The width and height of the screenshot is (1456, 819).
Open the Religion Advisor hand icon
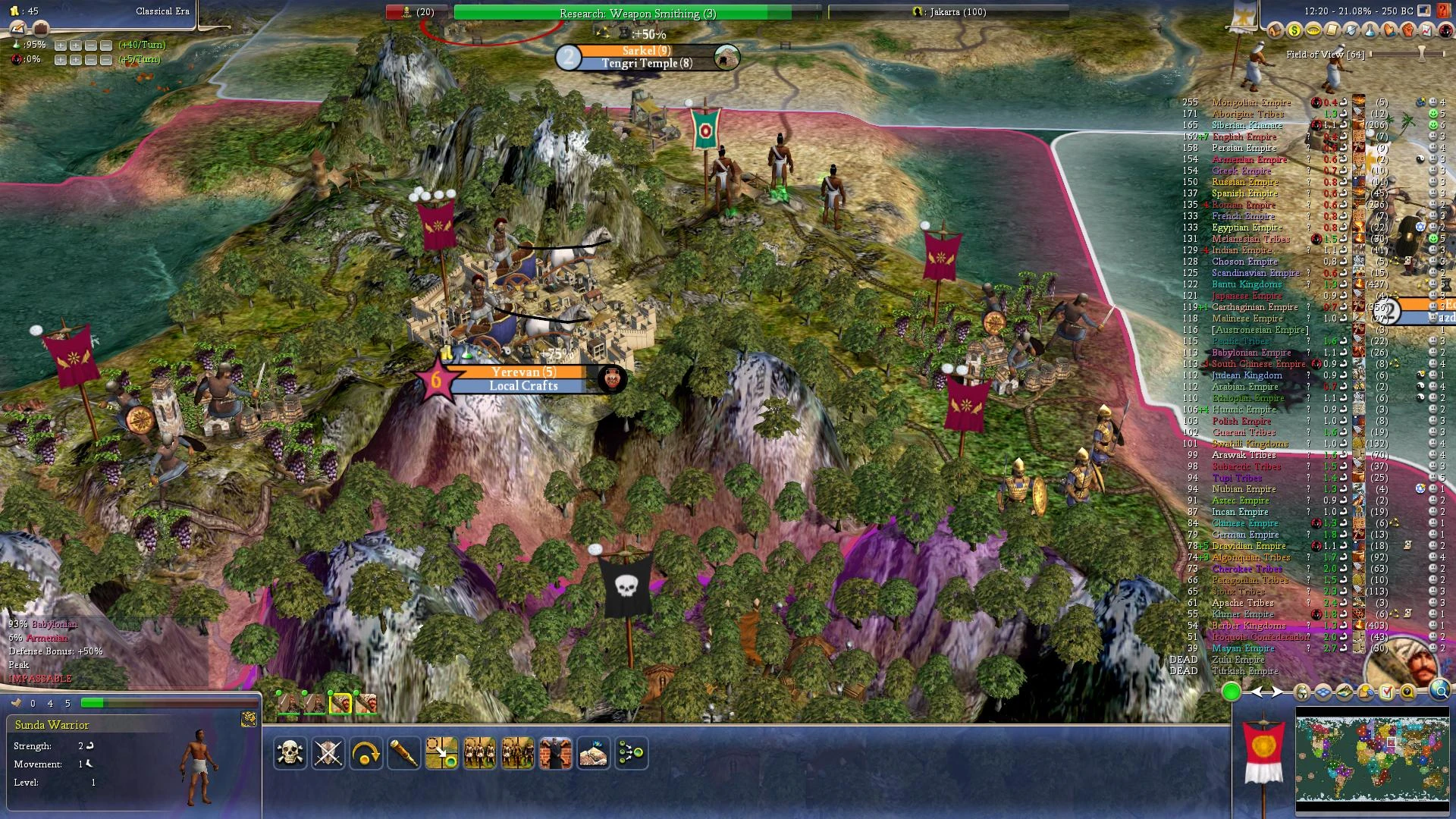pos(1390,30)
